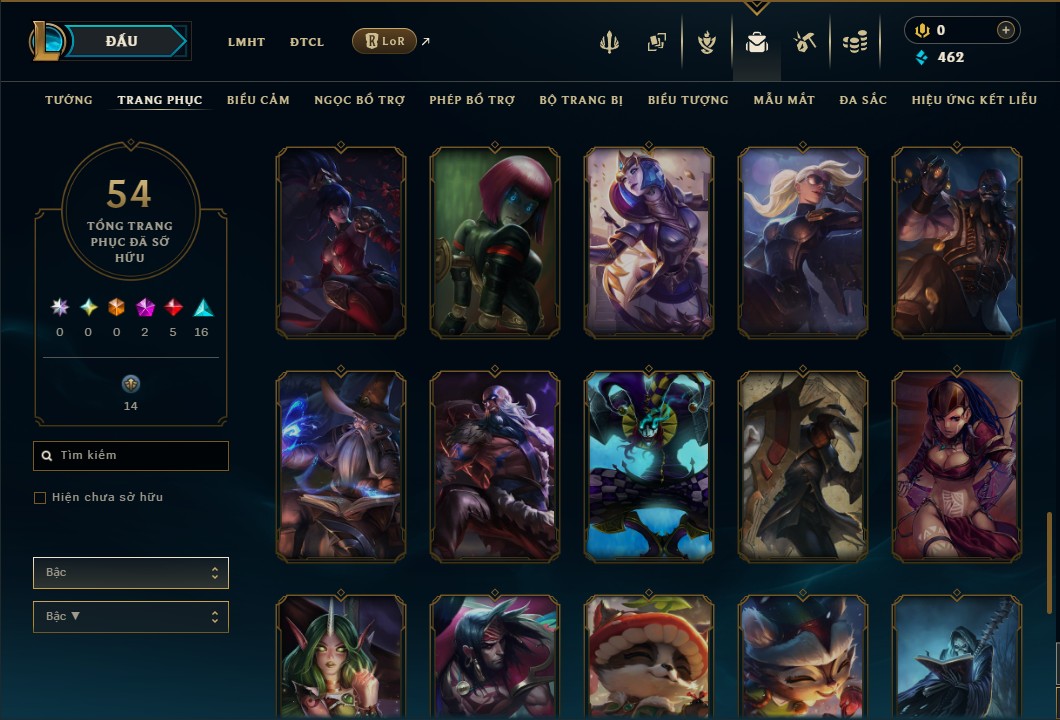
Task: Select the mushroom-hat Teemo skin card
Action: [x=648, y=657]
